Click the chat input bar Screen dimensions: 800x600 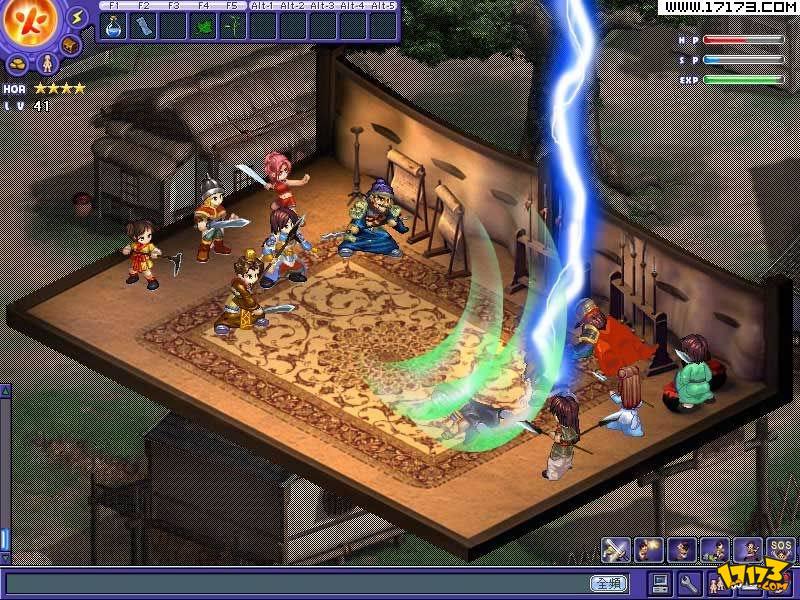(x=300, y=583)
